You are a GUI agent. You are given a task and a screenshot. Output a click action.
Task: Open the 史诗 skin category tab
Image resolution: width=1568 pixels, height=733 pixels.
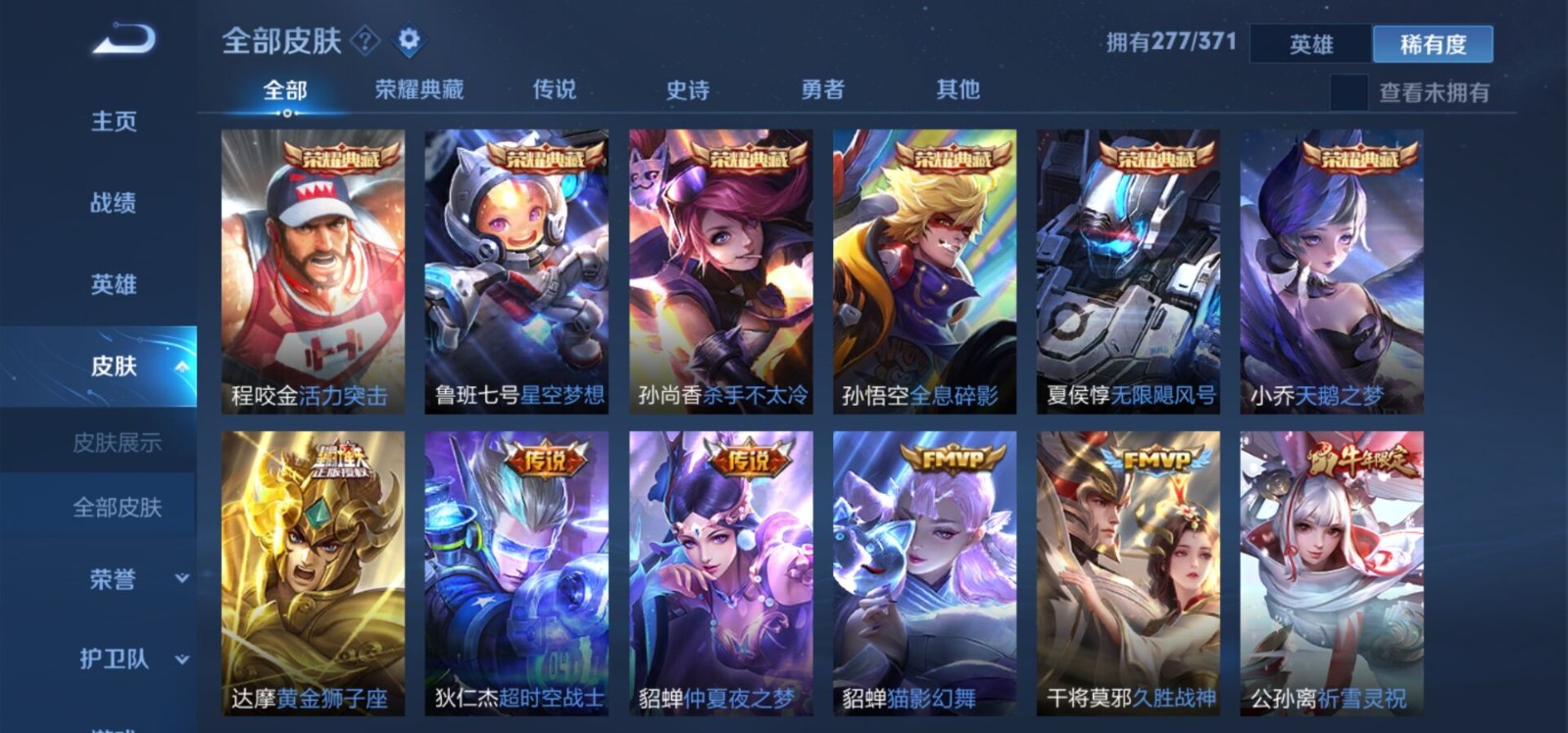click(689, 91)
